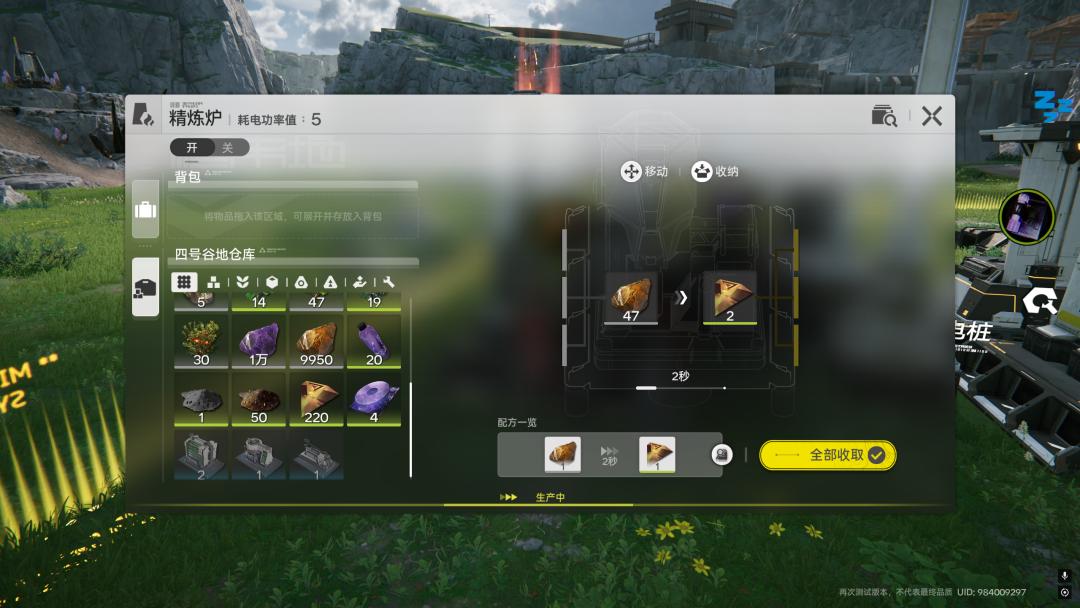
Task: Select the purple bottle stack of 20
Action: [373, 342]
